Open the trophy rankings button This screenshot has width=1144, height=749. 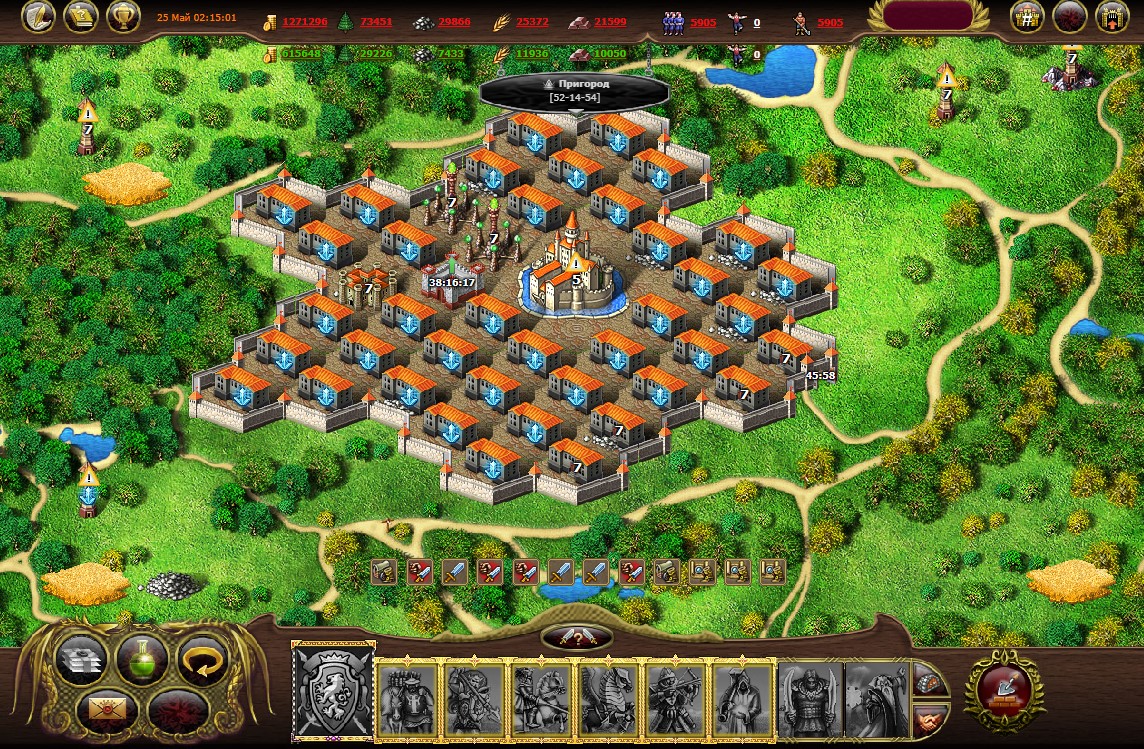122,17
